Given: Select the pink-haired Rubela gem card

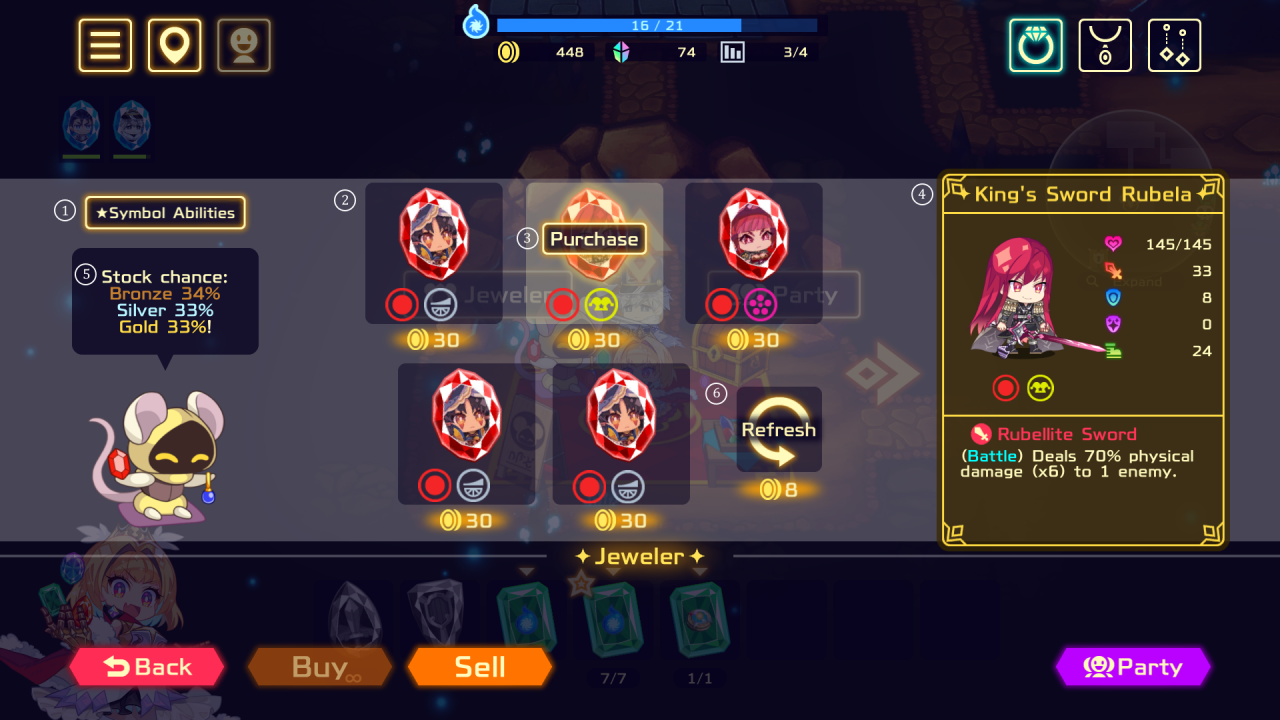Looking at the screenshot, I should (x=753, y=250).
